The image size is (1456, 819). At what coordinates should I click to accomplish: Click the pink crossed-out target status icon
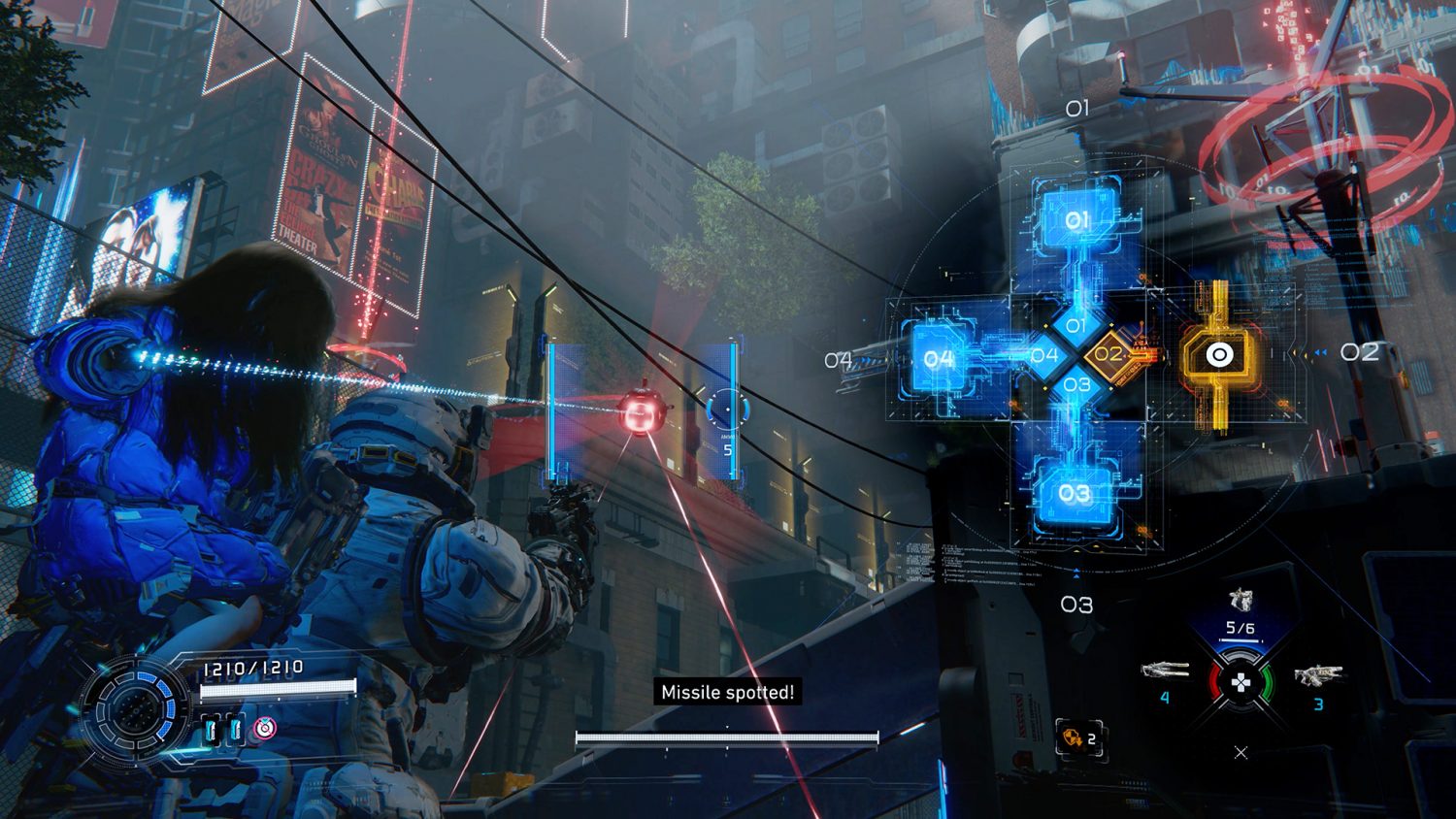click(264, 728)
